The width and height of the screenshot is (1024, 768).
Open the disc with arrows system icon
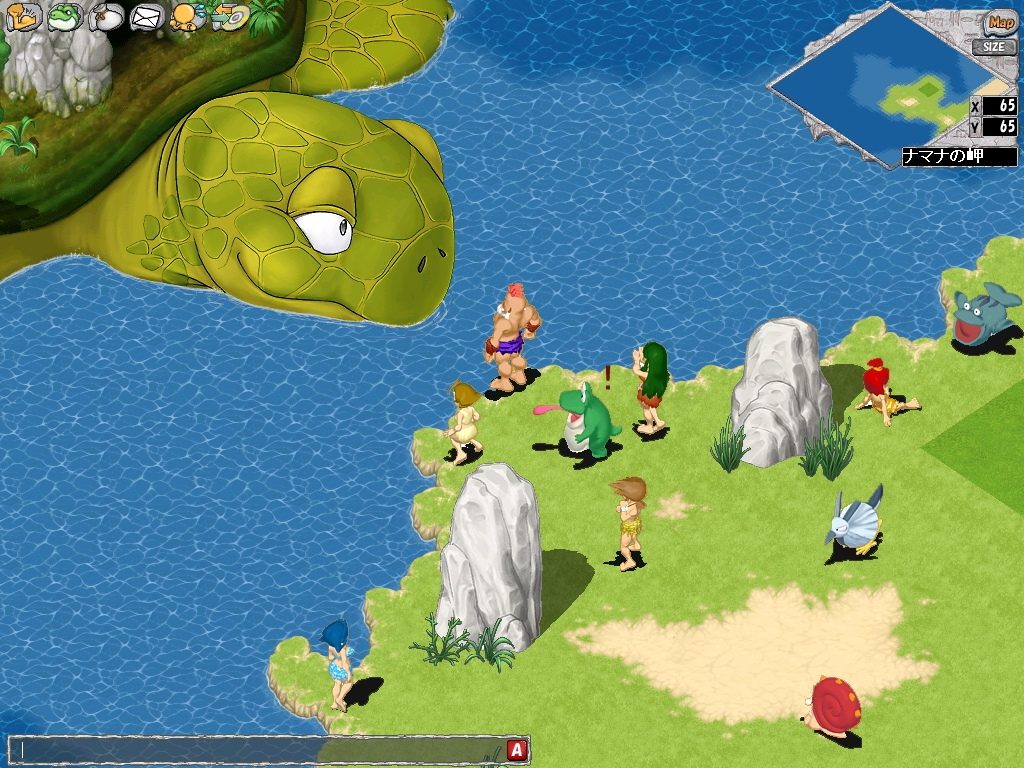230,17
